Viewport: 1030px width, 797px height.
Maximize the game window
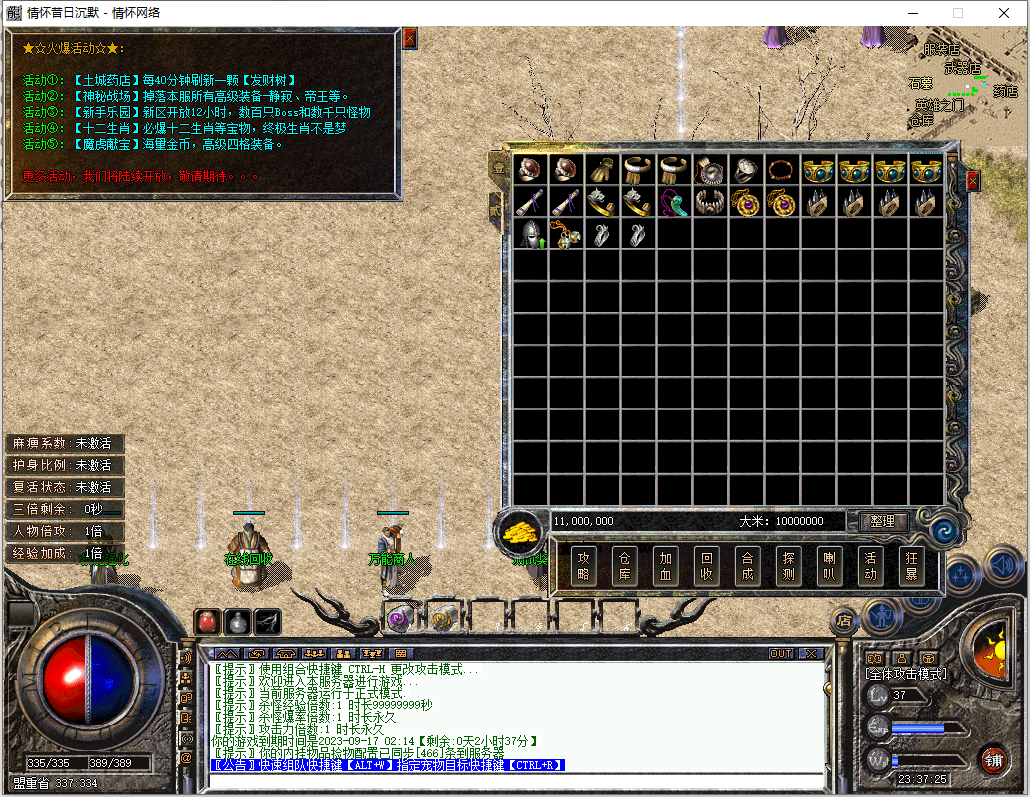coord(957,13)
